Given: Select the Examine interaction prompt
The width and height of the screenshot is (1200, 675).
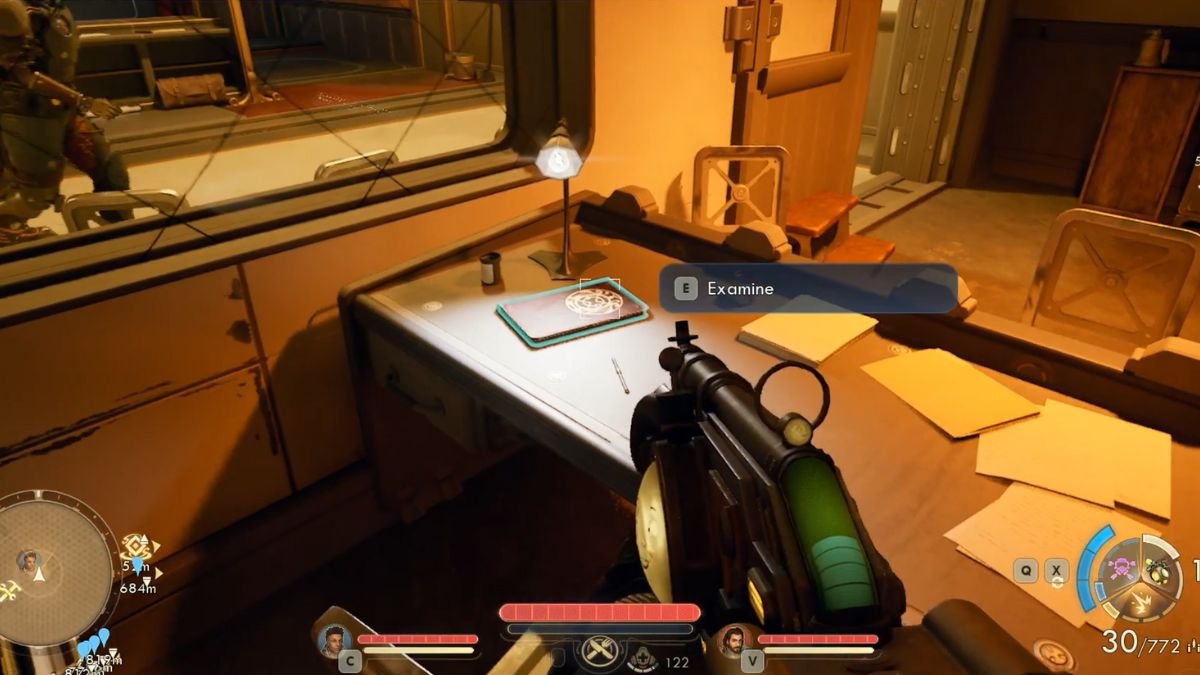Looking at the screenshot, I should [807, 289].
